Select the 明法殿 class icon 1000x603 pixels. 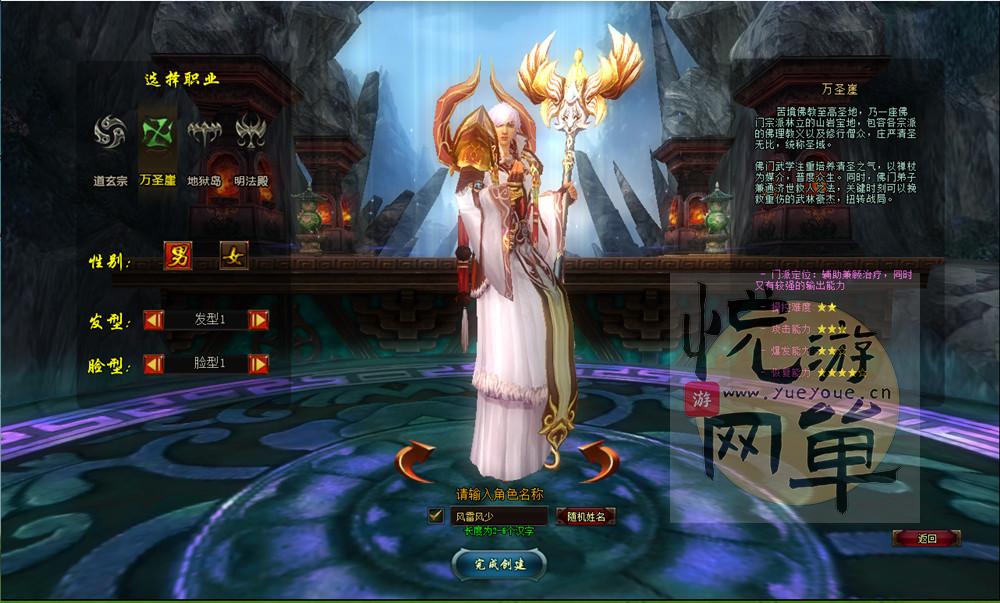click(249, 133)
